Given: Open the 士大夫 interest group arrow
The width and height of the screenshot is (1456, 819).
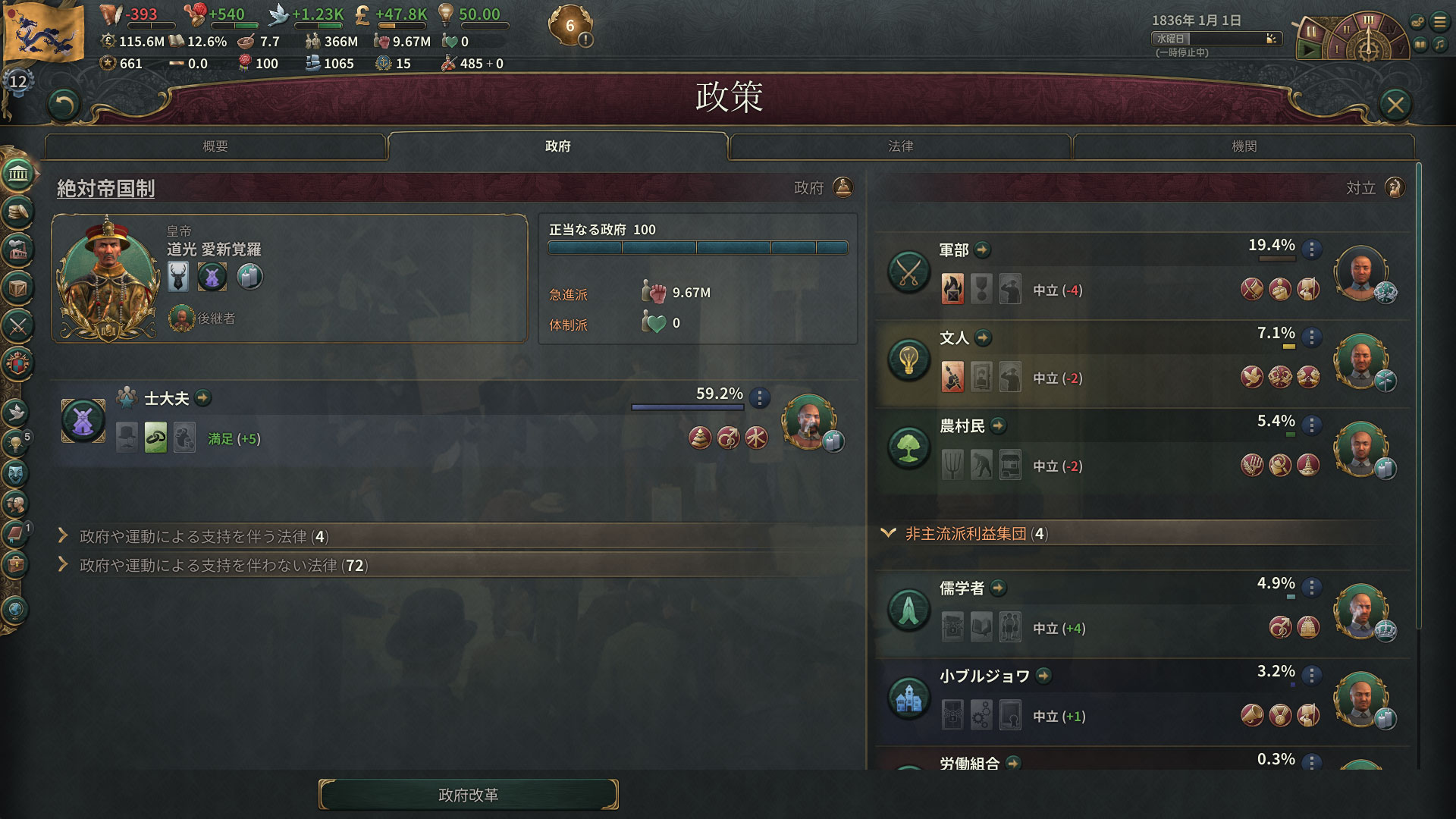Looking at the screenshot, I should click(x=202, y=397).
